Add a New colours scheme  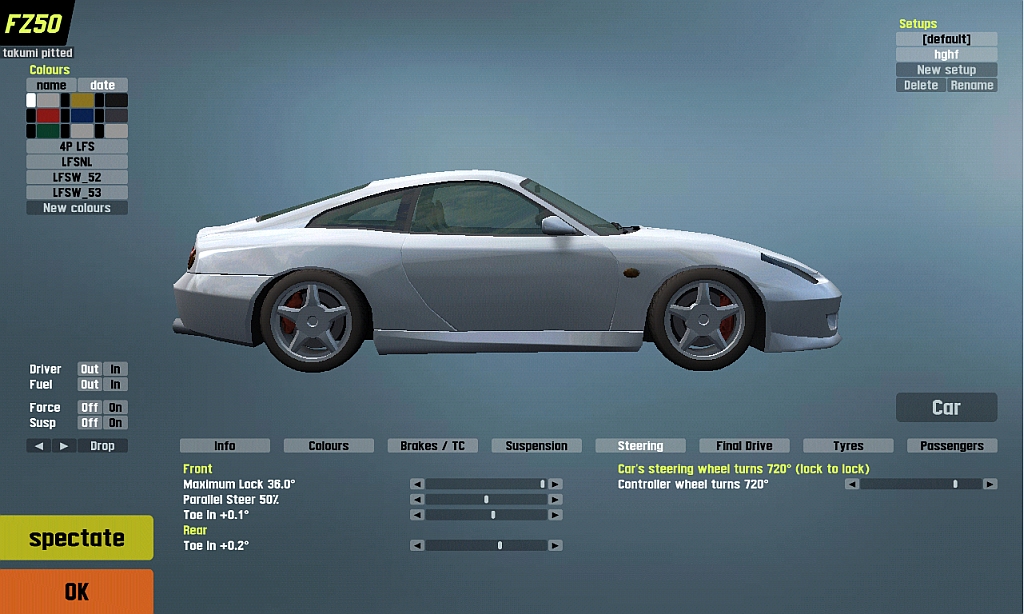pos(77,208)
